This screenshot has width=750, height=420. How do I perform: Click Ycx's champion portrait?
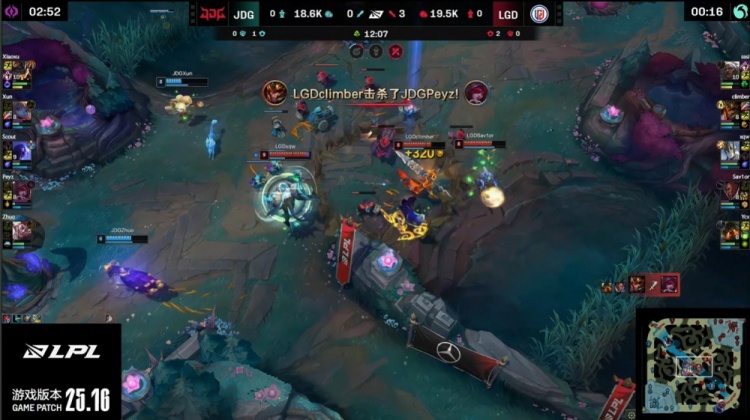click(730, 228)
